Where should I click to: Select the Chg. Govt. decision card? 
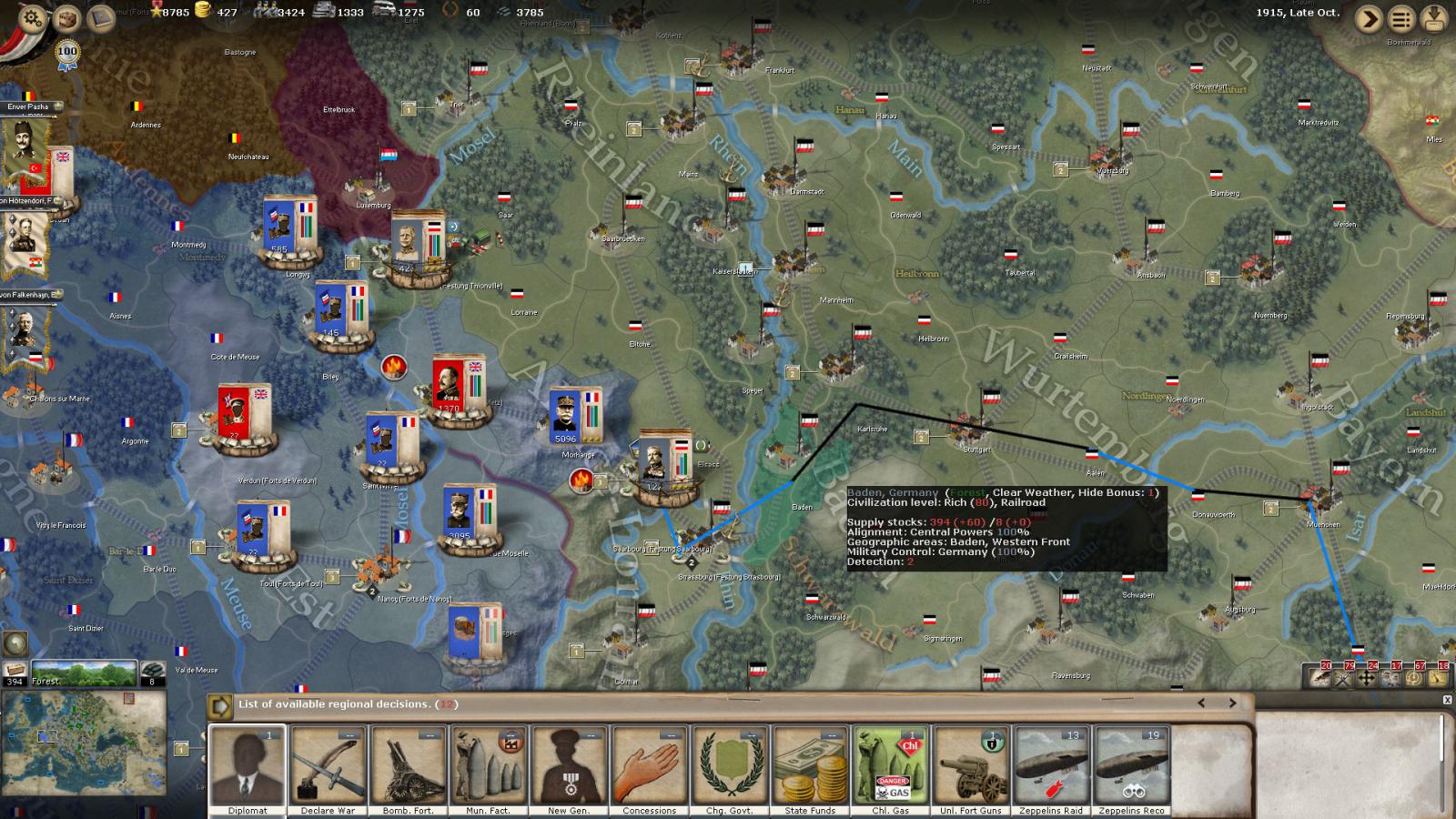[729, 770]
